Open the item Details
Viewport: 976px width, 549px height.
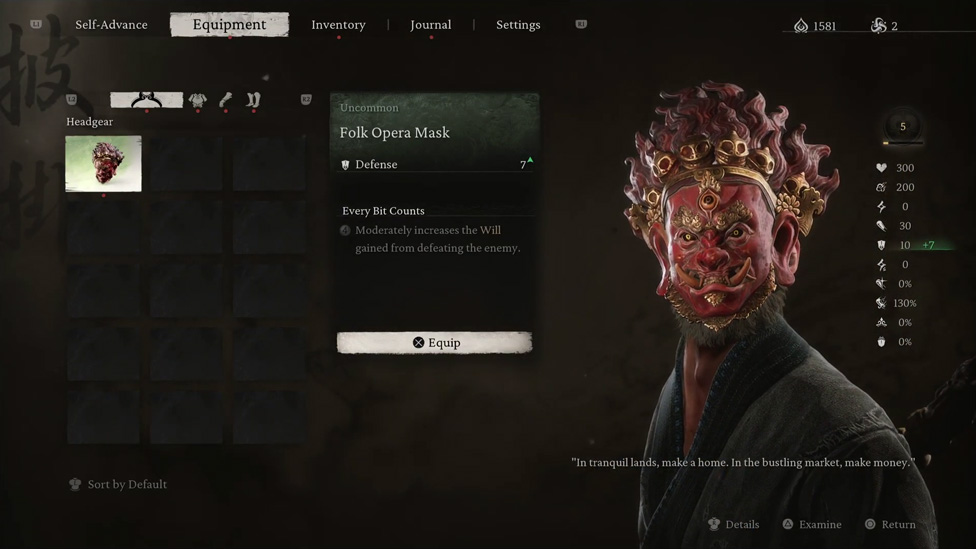pos(734,525)
